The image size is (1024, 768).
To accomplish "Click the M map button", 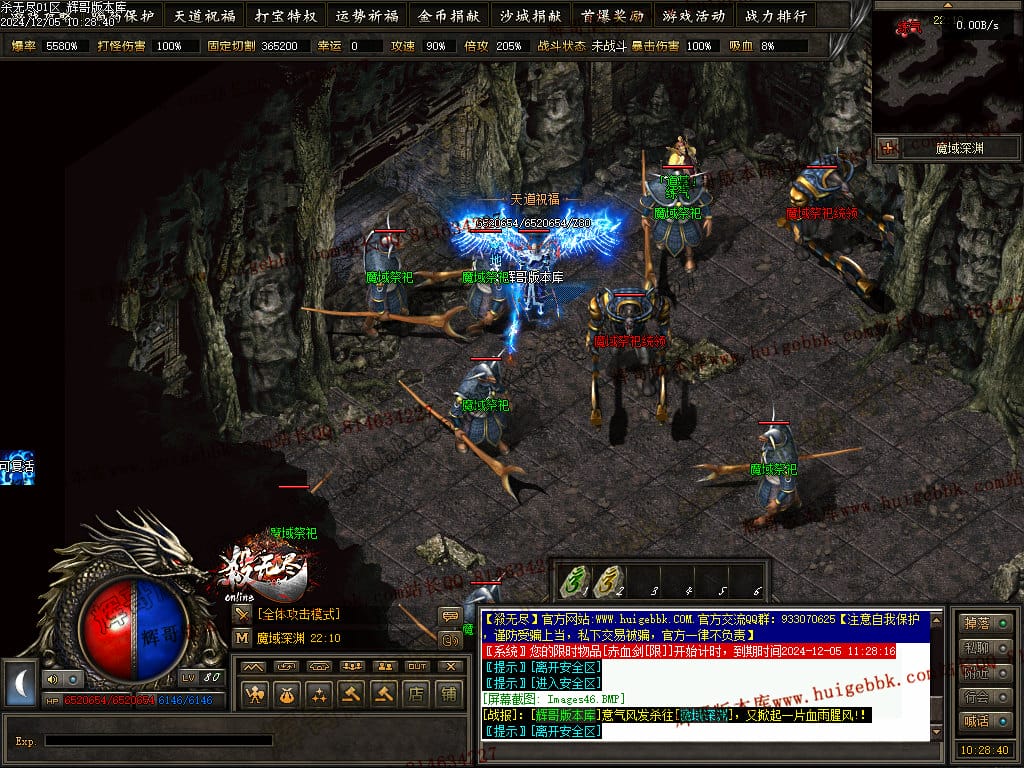I will pyautogui.click(x=242, y=637).
